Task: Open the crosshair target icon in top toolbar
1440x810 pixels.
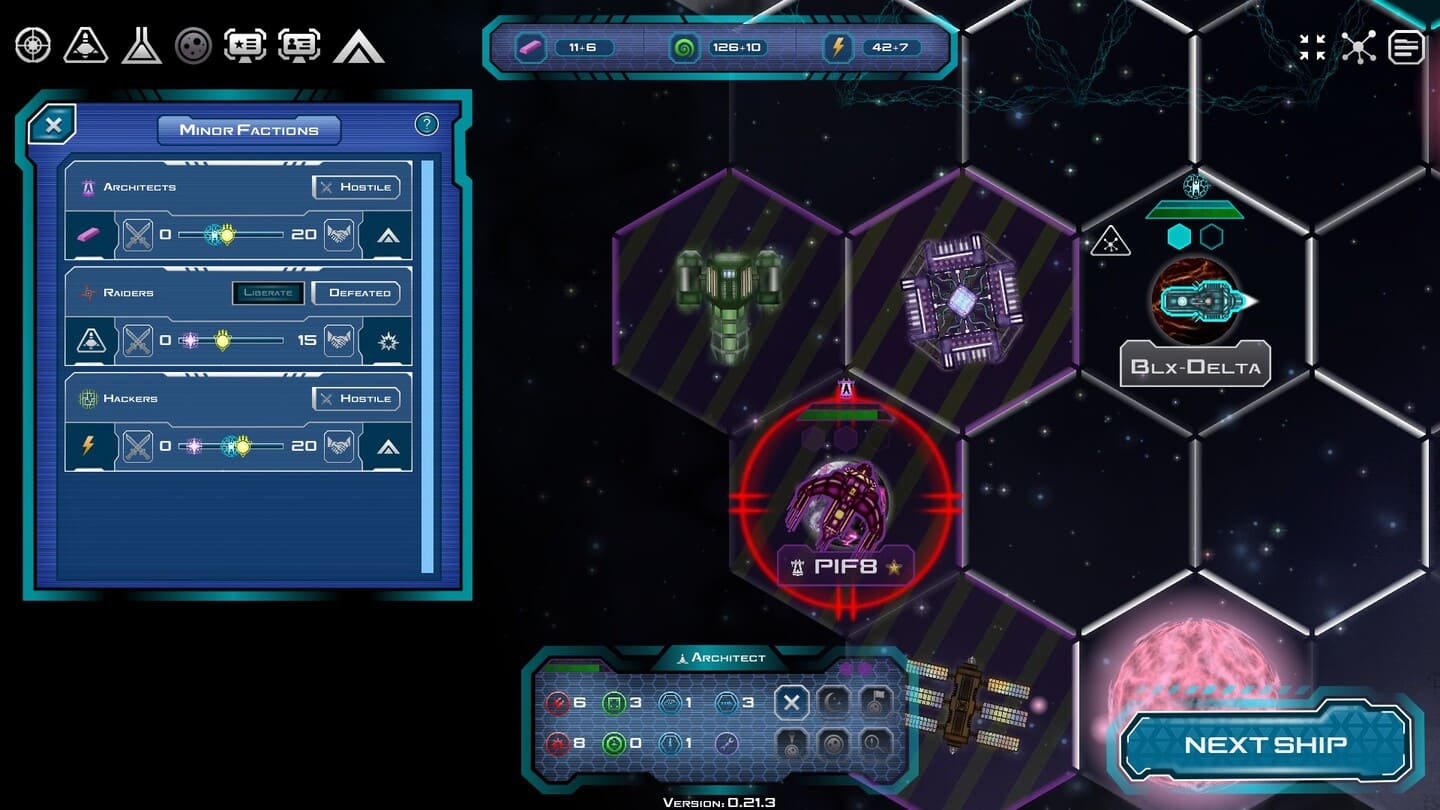Action: point(32,46)
